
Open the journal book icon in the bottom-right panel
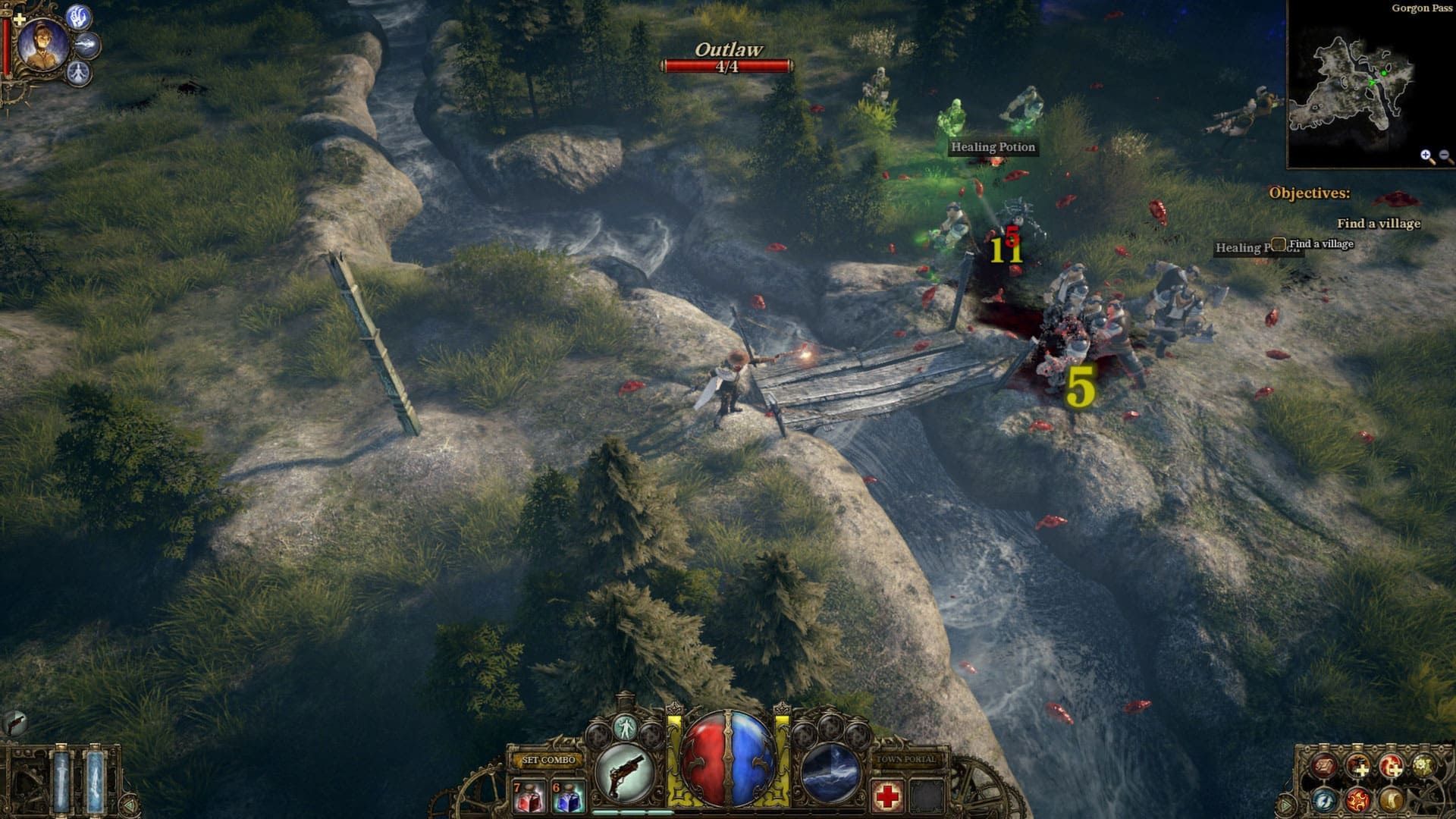pos(1324,766)
